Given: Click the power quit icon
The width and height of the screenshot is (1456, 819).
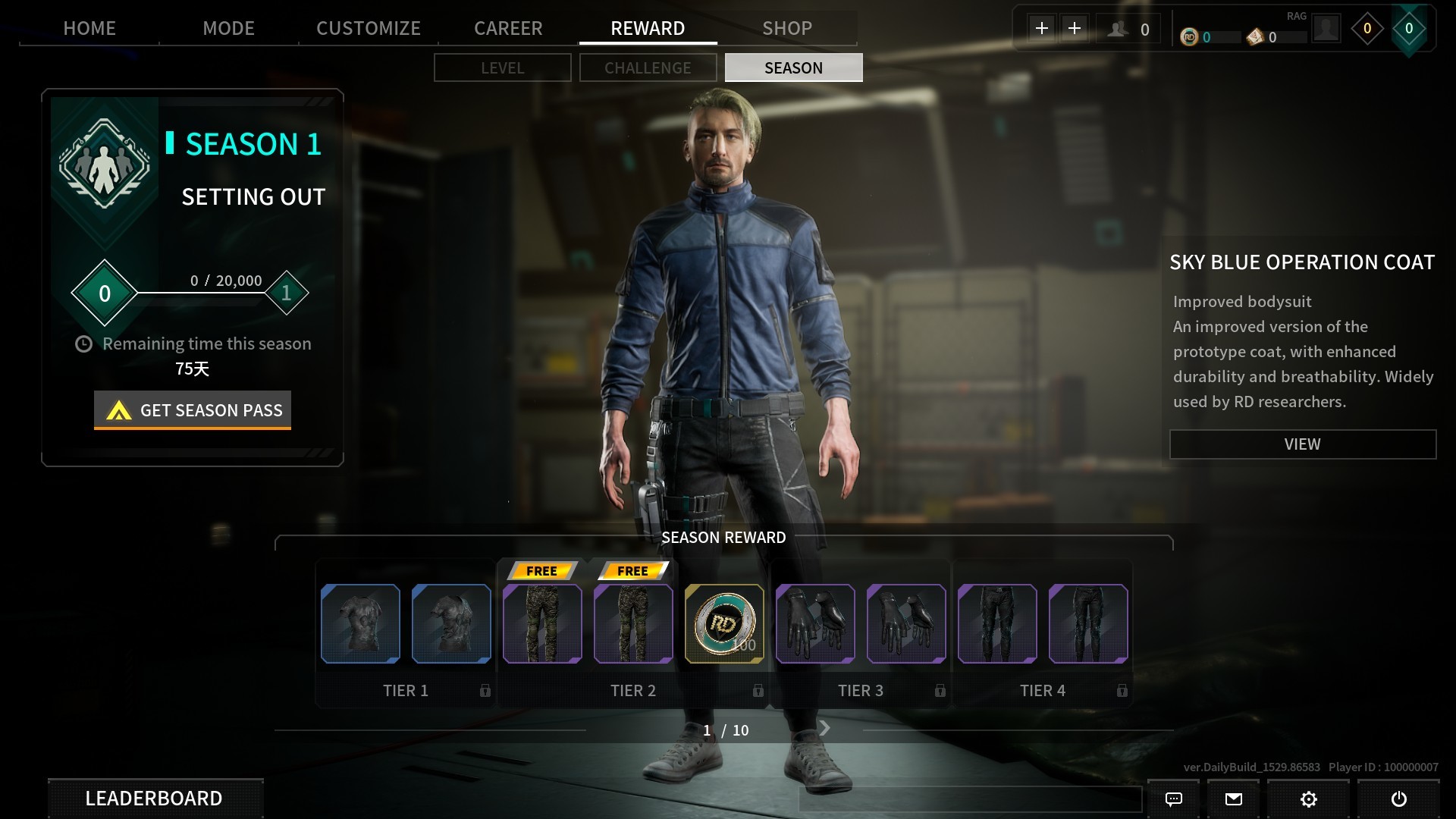Looking at the screenshot, I should point(1399,799).
